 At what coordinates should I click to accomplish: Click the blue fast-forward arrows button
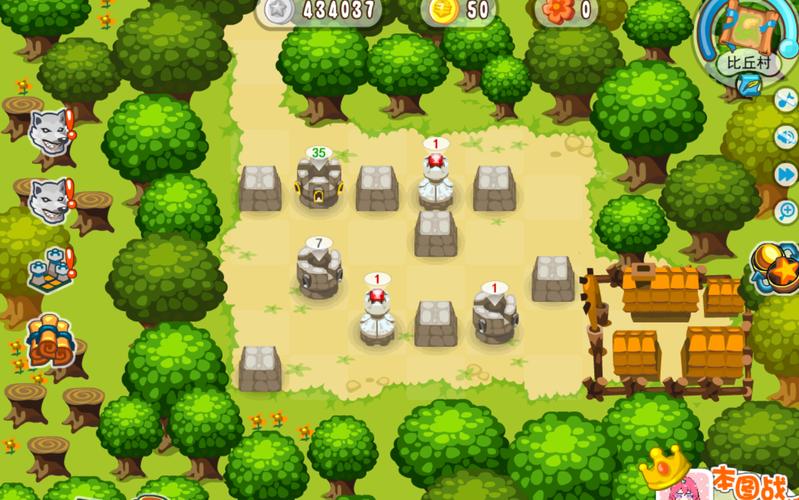[x=786, y=174]
